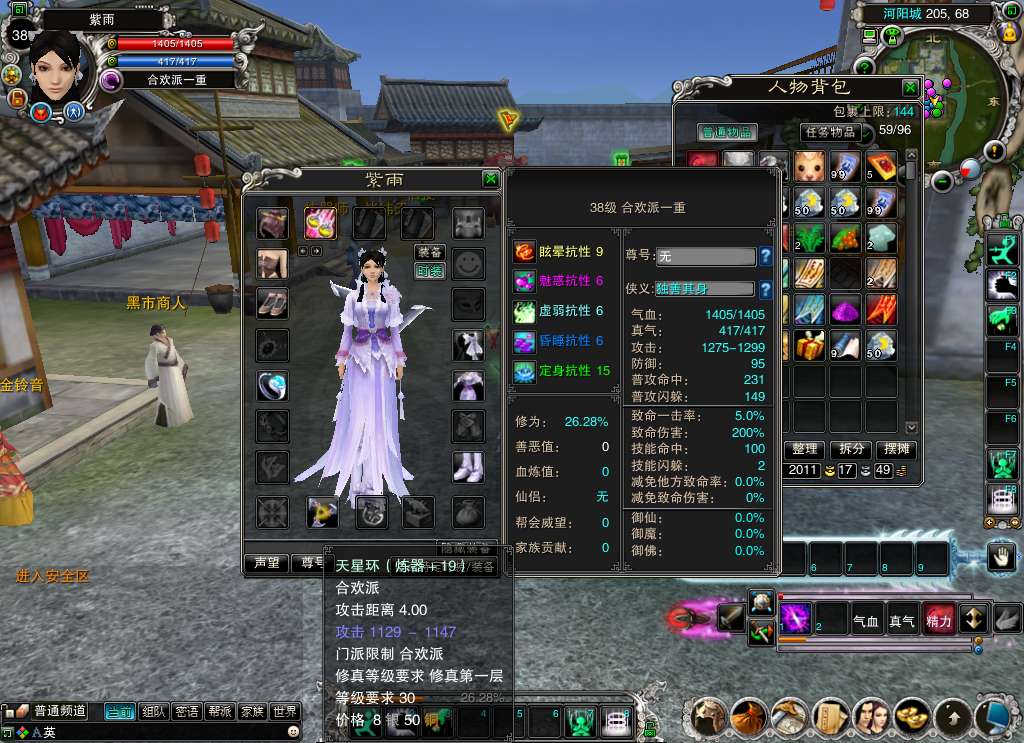Image resolution: width=1024 pixels, height=743 pixels.
Task: Toggle the 时装 fashion view button
Action: (430, 270)
